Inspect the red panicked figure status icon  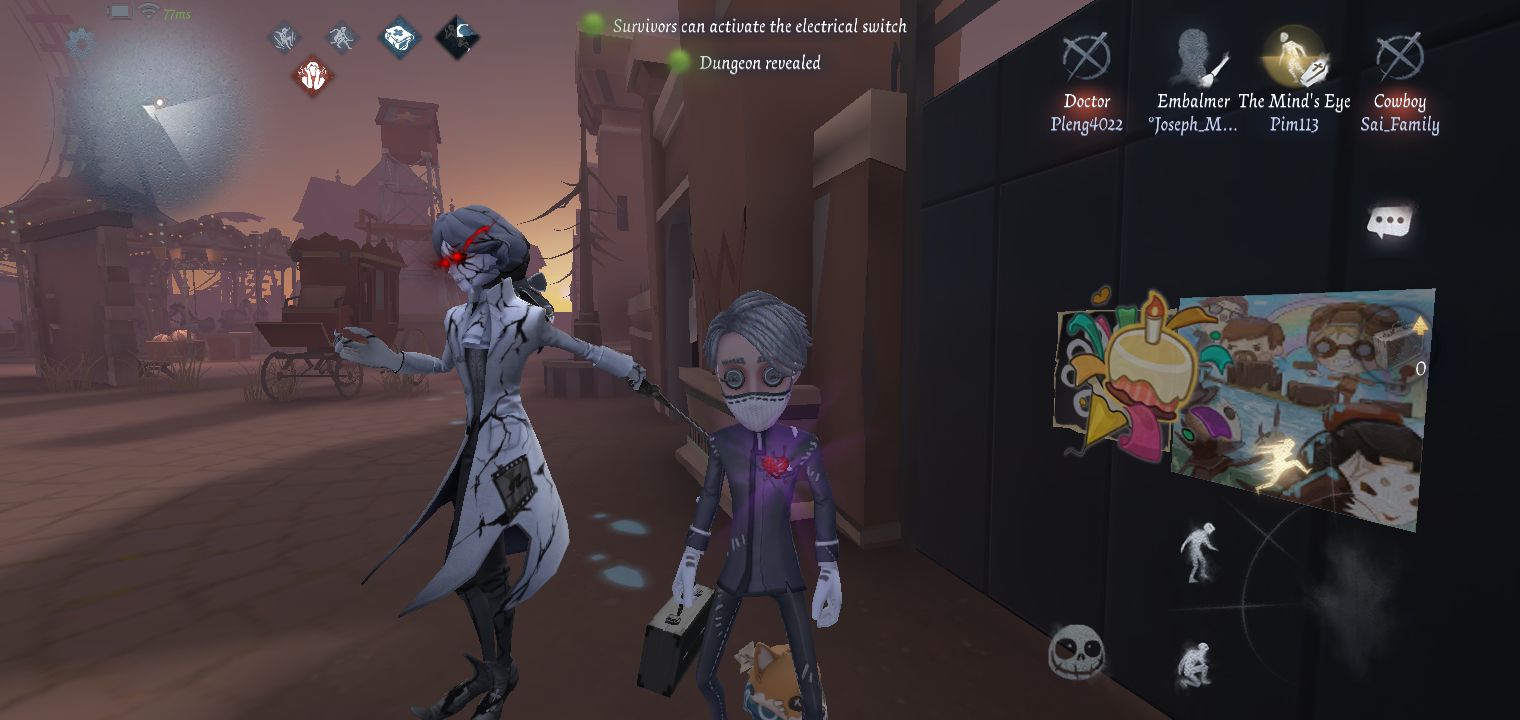pyautogui.click(x=314, y=76)
